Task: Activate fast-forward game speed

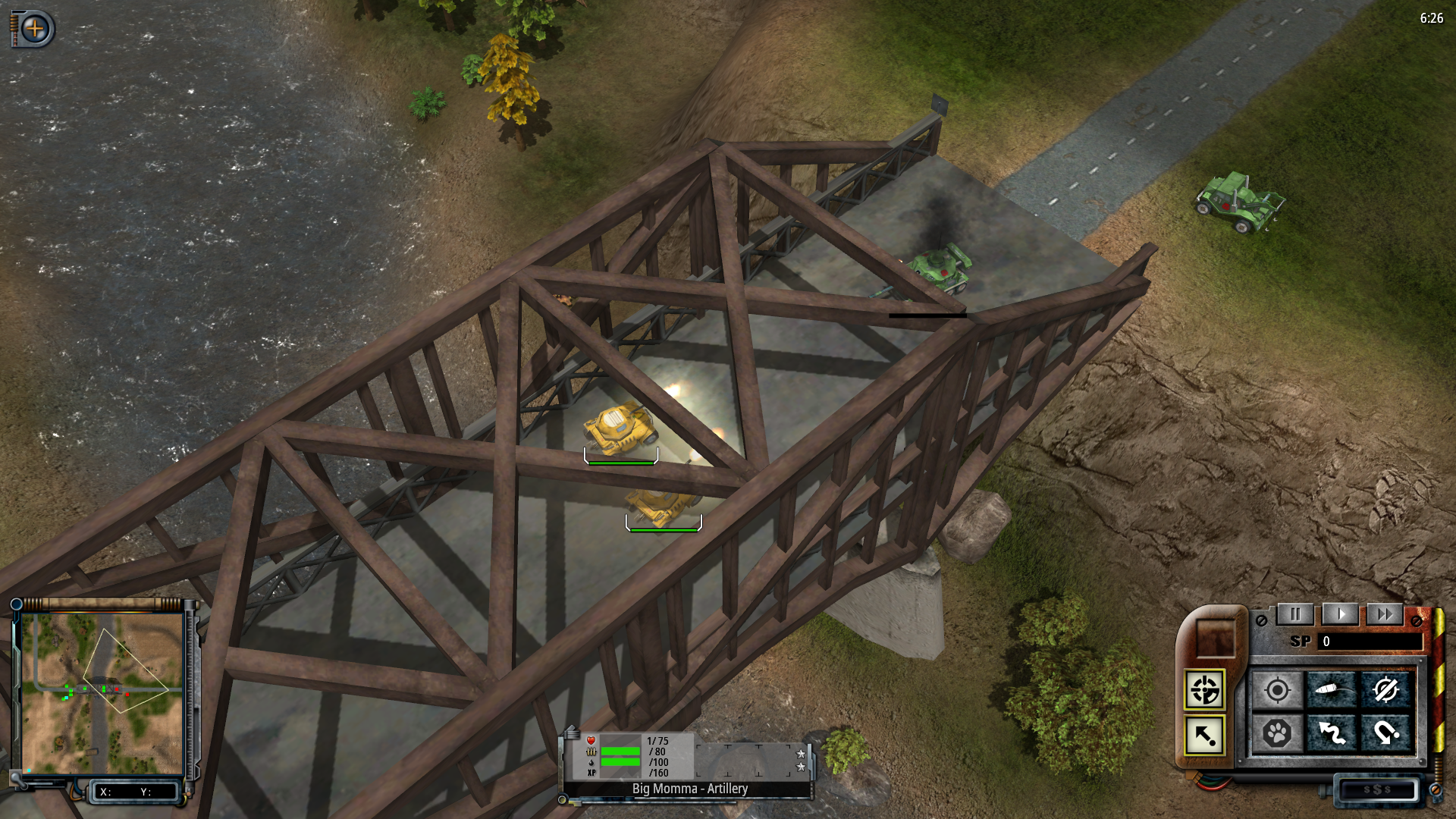Action: (1385, 614)
